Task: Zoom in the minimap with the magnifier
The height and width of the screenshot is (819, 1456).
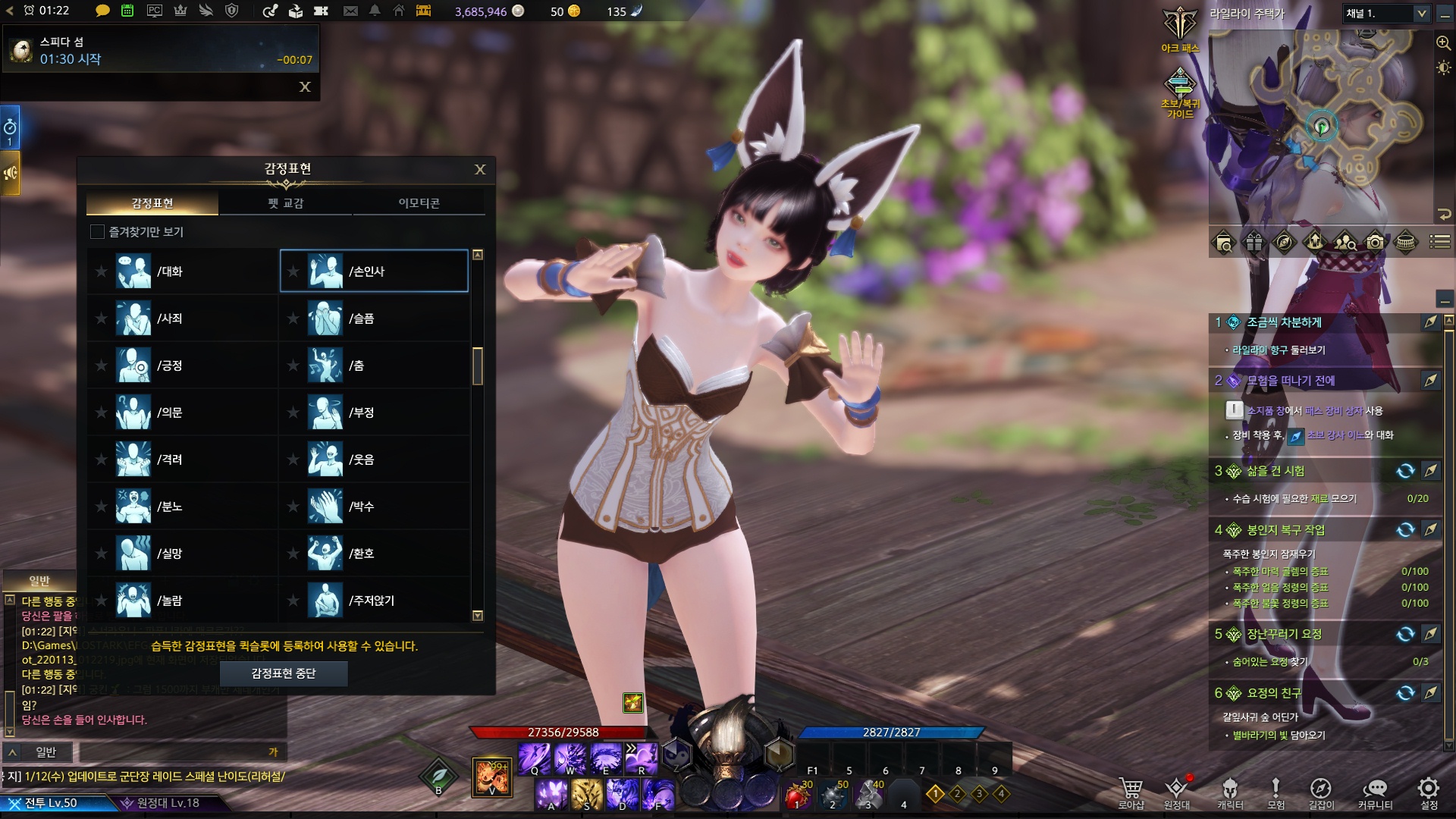Action: tap(1443, 43)
